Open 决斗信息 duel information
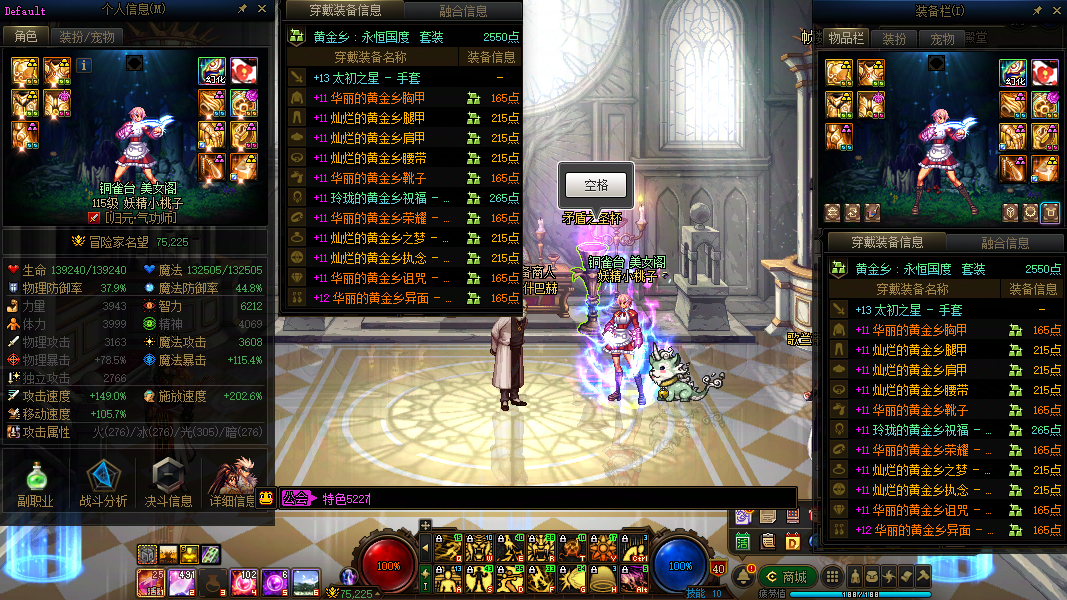 pos(168,483)
